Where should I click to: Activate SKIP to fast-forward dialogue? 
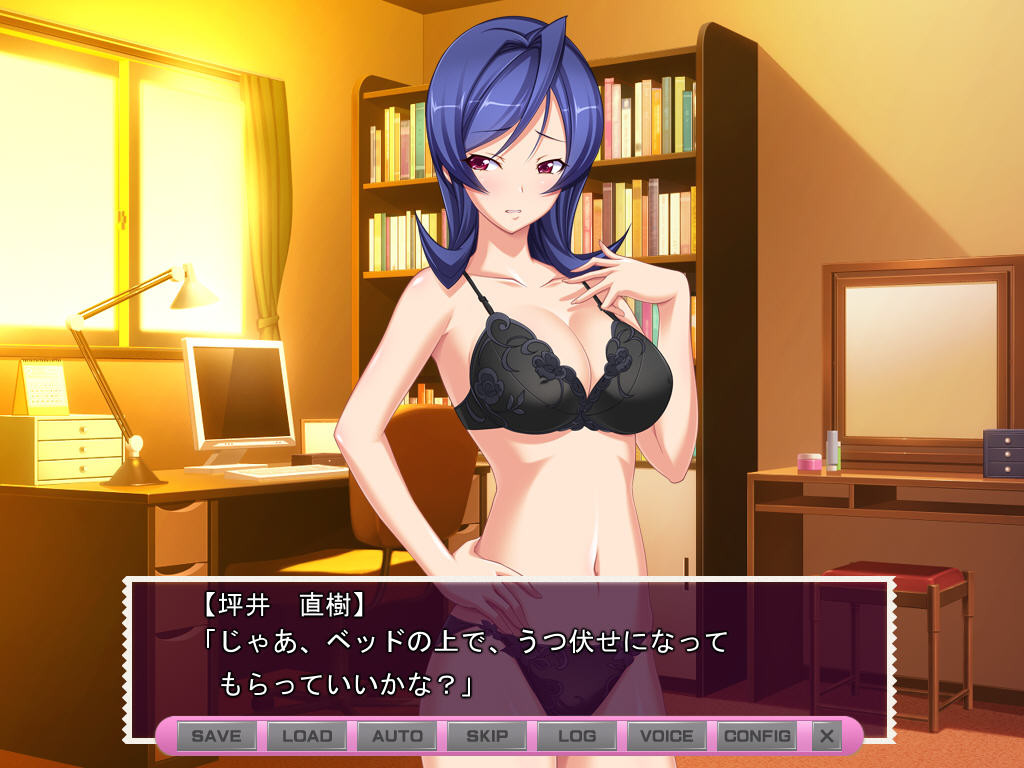(x=487, y=736)
